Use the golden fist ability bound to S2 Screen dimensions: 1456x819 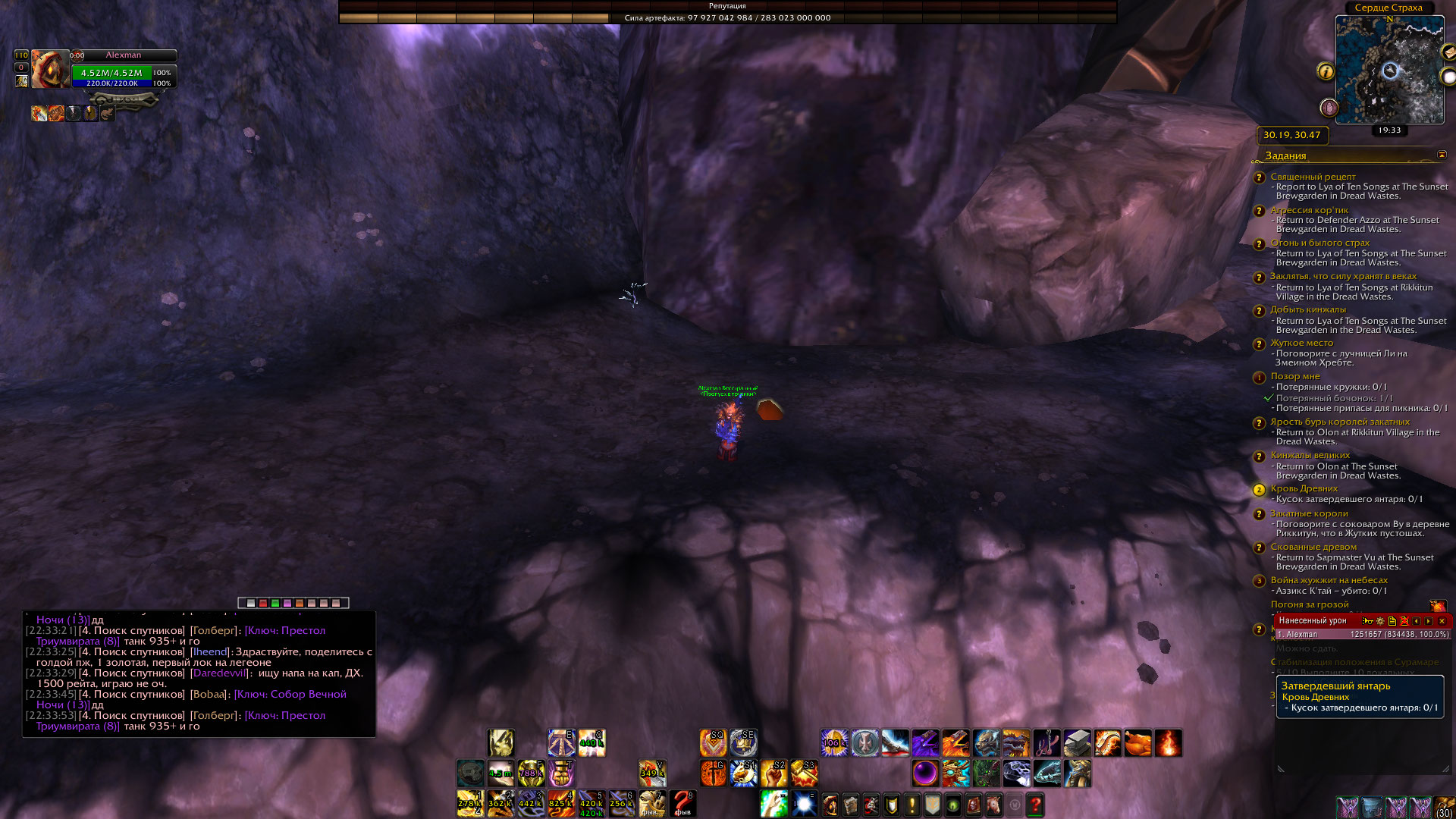pos(773,773)
